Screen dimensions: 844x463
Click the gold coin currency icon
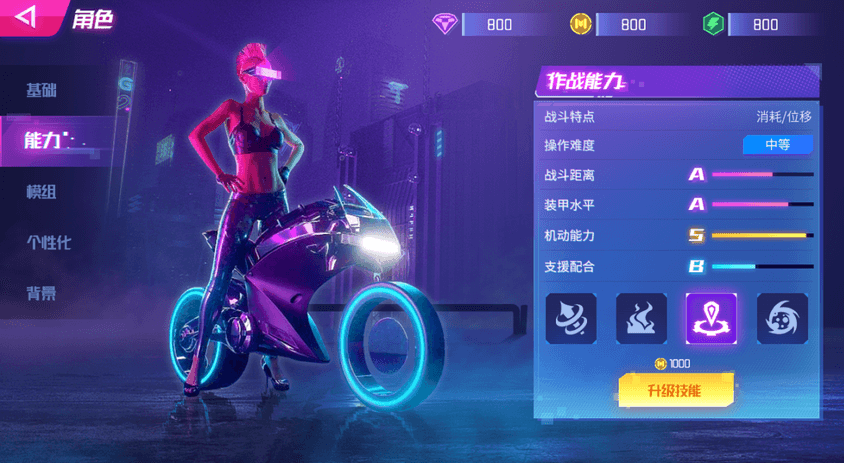coord(581,24)
